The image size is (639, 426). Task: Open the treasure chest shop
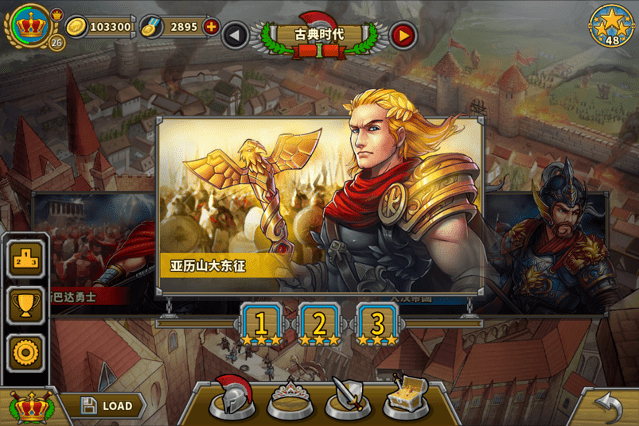pos(407,398)
